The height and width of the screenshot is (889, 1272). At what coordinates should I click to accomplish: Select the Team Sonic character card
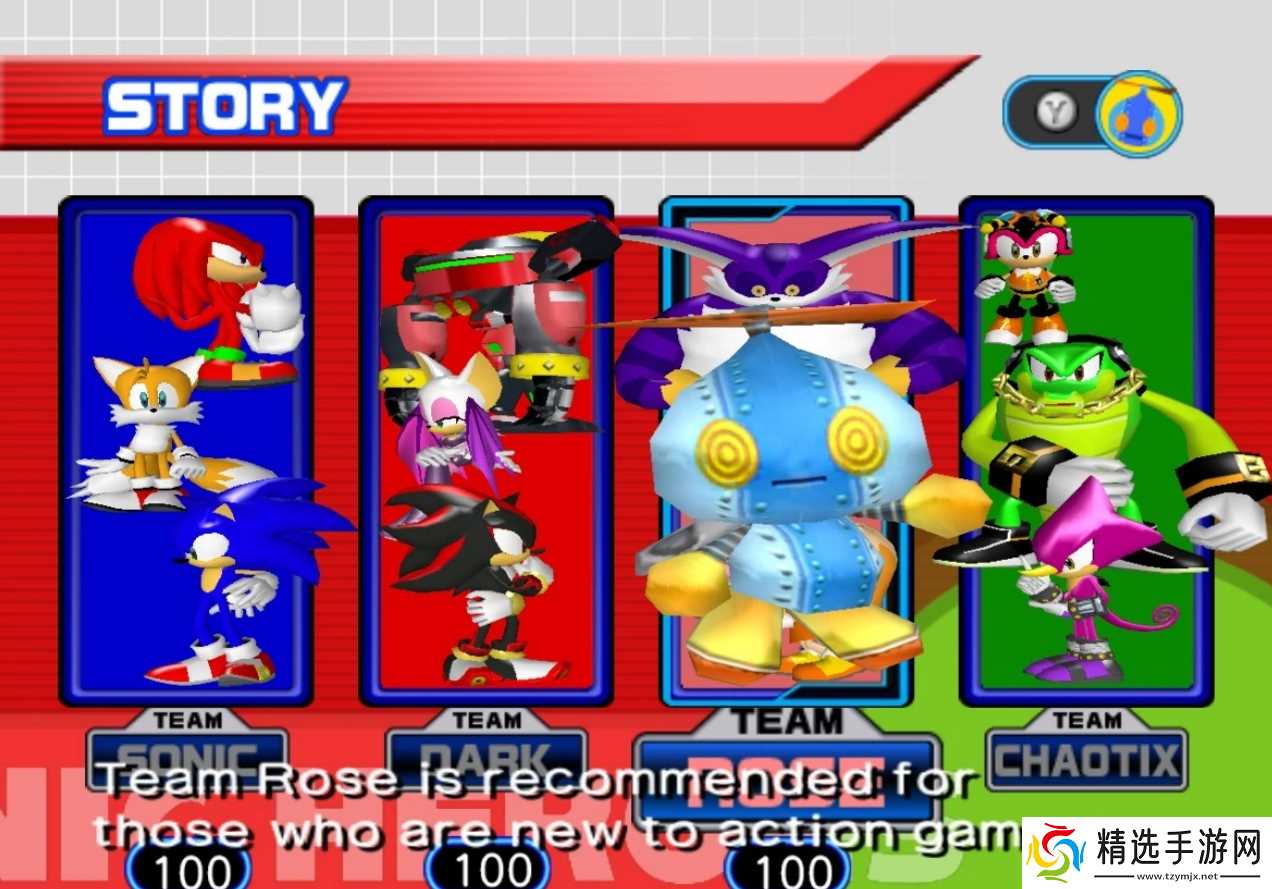click(x=186, y=450)
